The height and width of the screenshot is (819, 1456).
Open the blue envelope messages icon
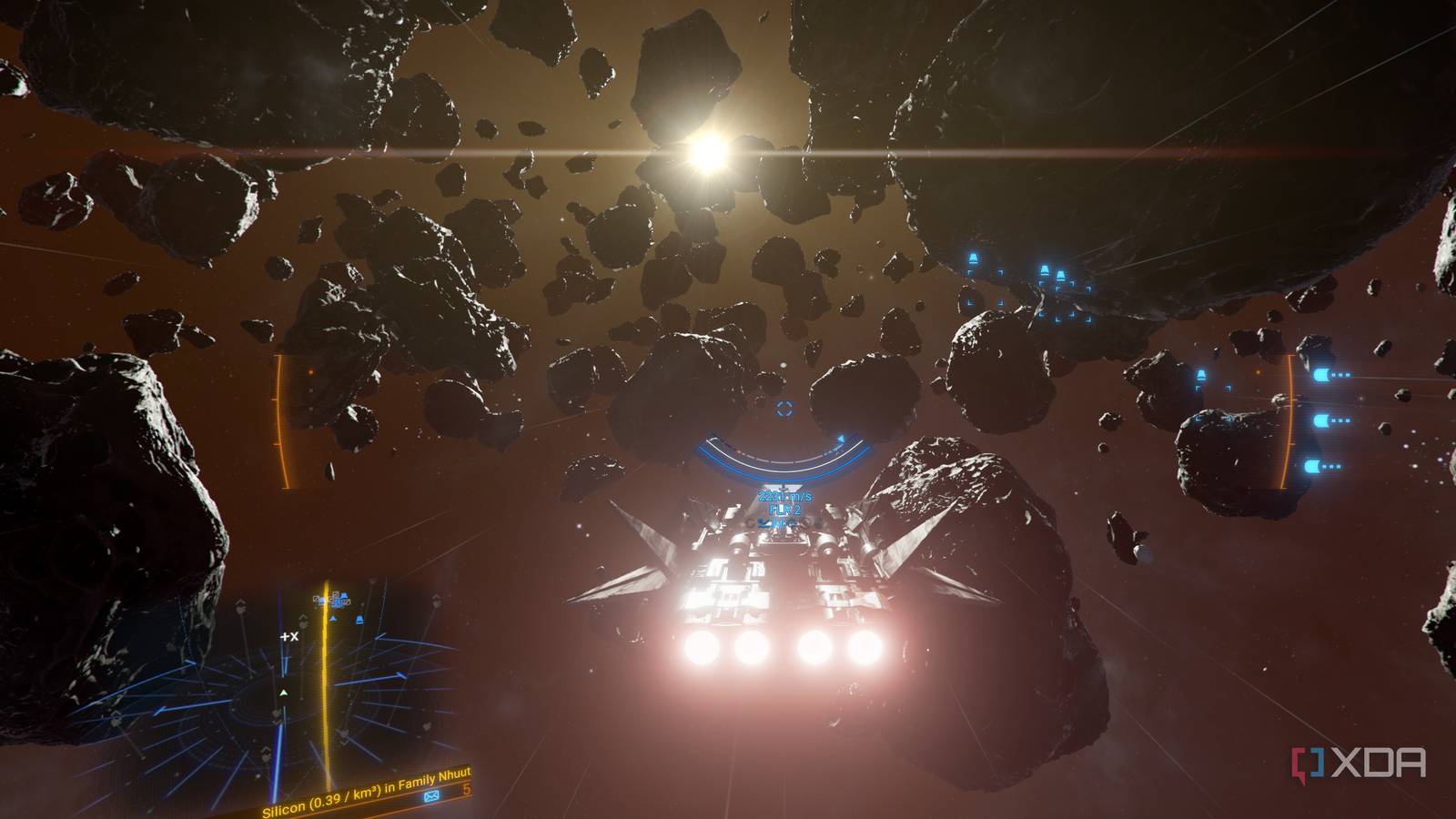tap(431, 796)
